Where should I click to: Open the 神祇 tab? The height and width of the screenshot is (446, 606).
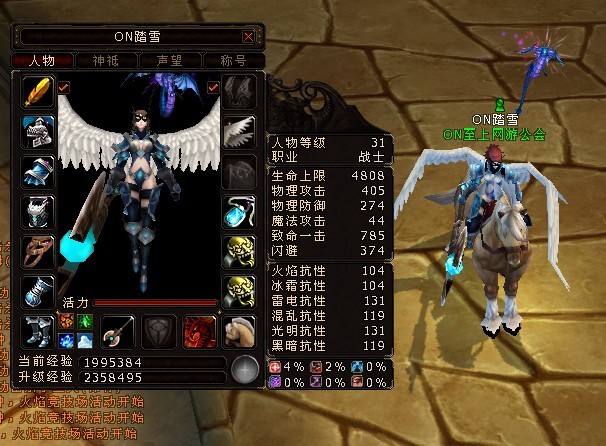[105, 61]
